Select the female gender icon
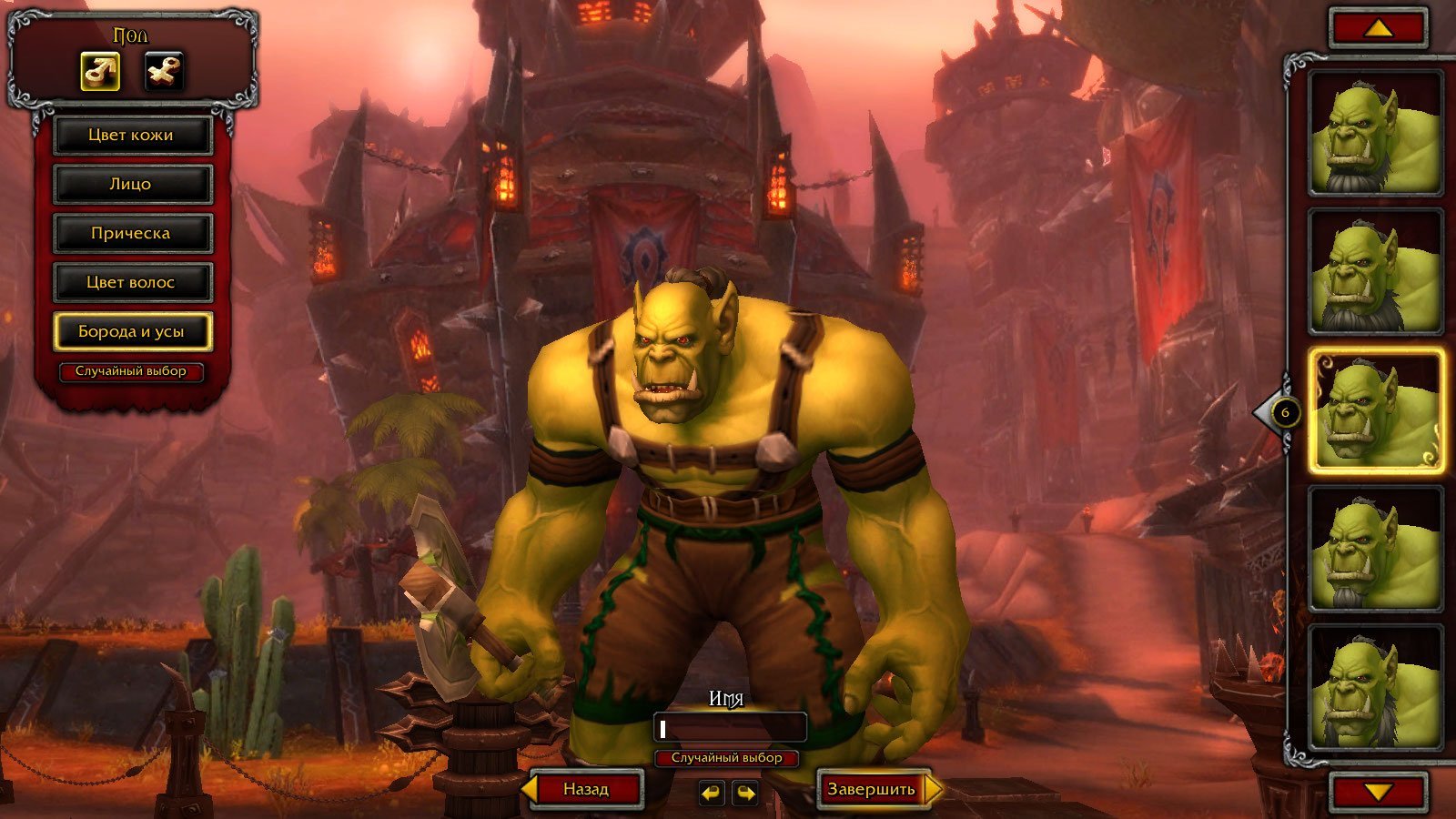The height and width of the screenshot is (819, 1456). coord(164,71)
